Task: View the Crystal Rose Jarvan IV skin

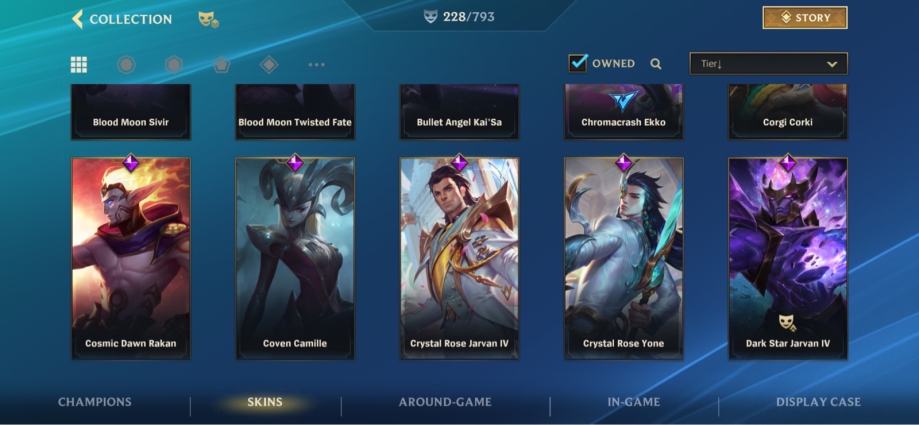Action: [459, 257]
